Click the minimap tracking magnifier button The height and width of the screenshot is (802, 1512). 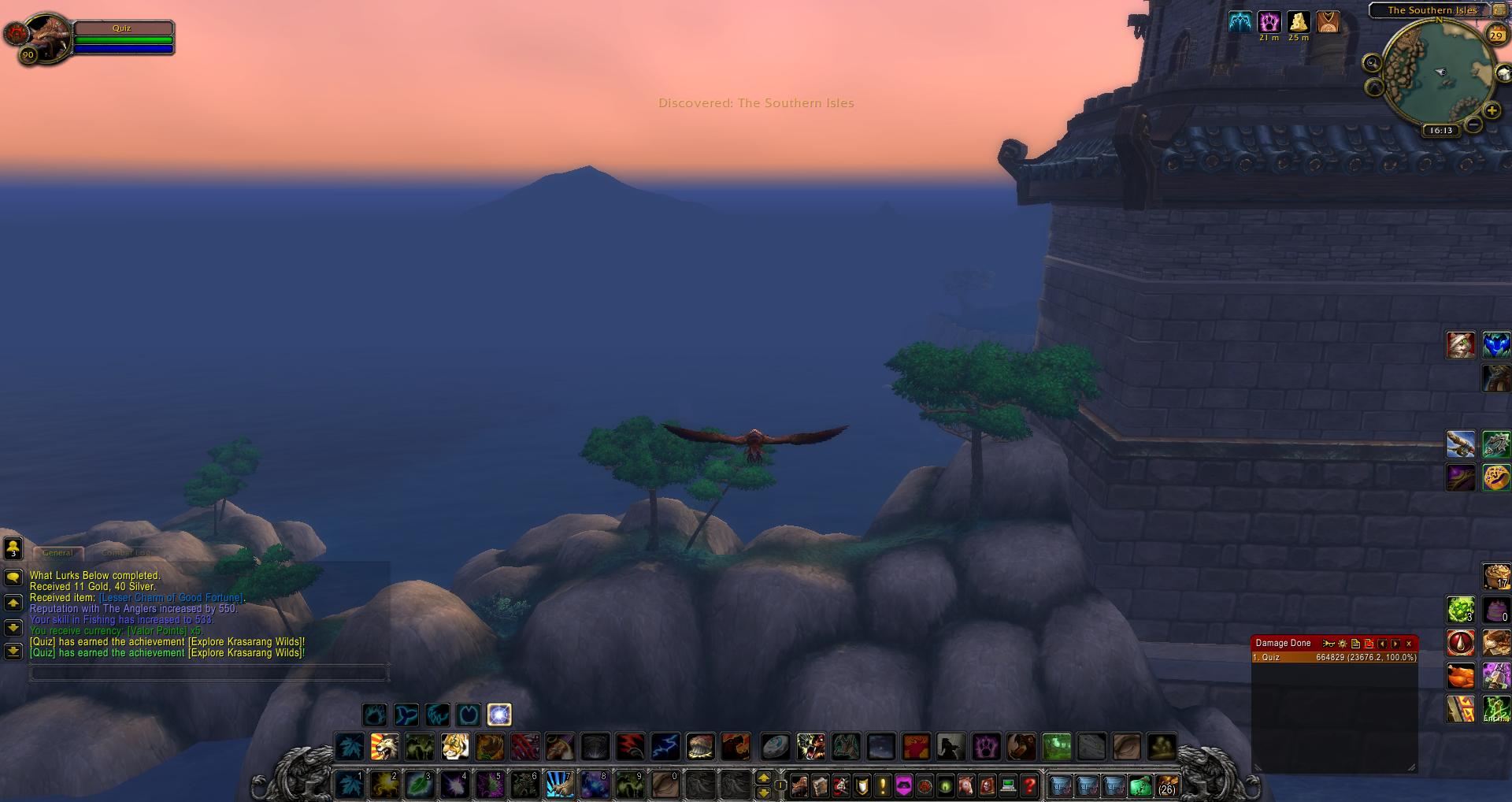tap(1373, 63)
